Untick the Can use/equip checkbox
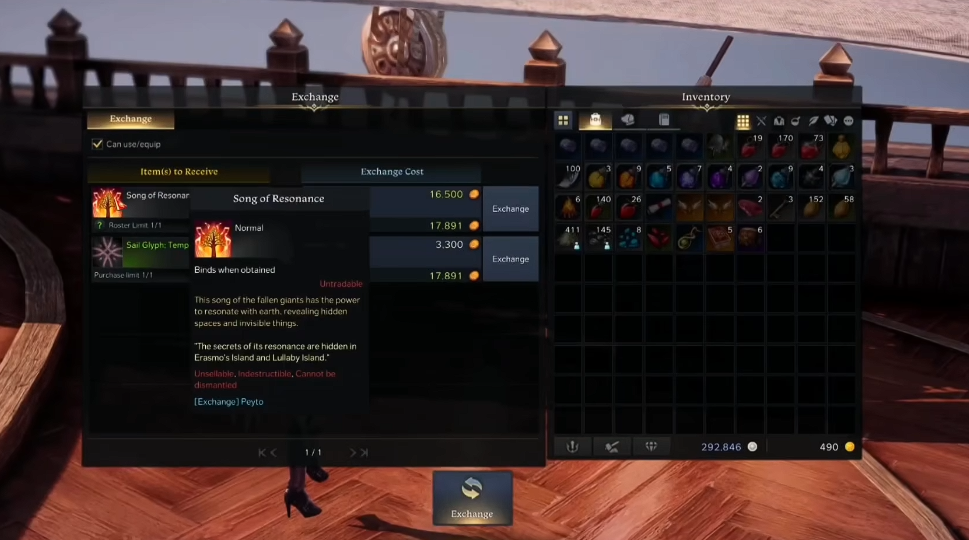Image resolution: width=969 pixels, height=540 pixels. click(x=97, y=144)
